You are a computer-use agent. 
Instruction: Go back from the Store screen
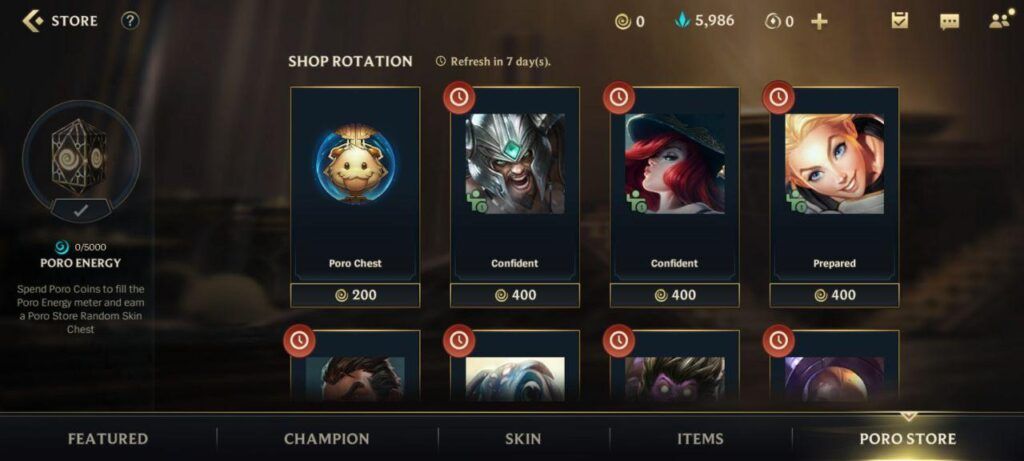pos(33,21)
